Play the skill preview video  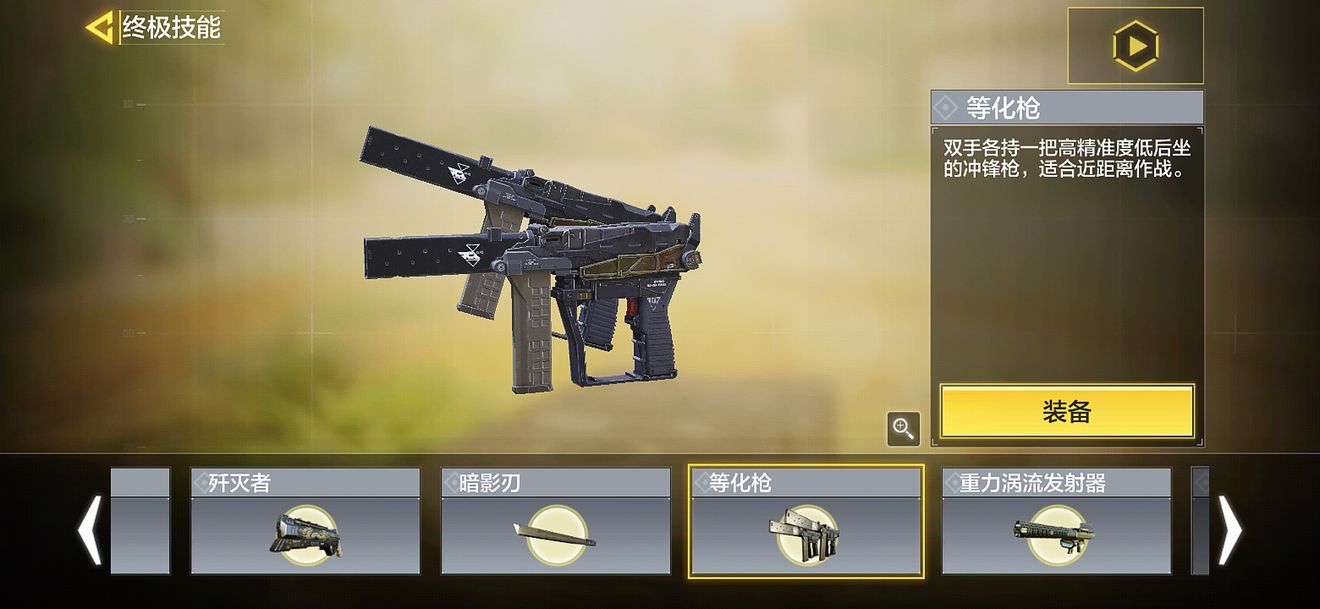pyautogui.click(x=1135, y=46)
